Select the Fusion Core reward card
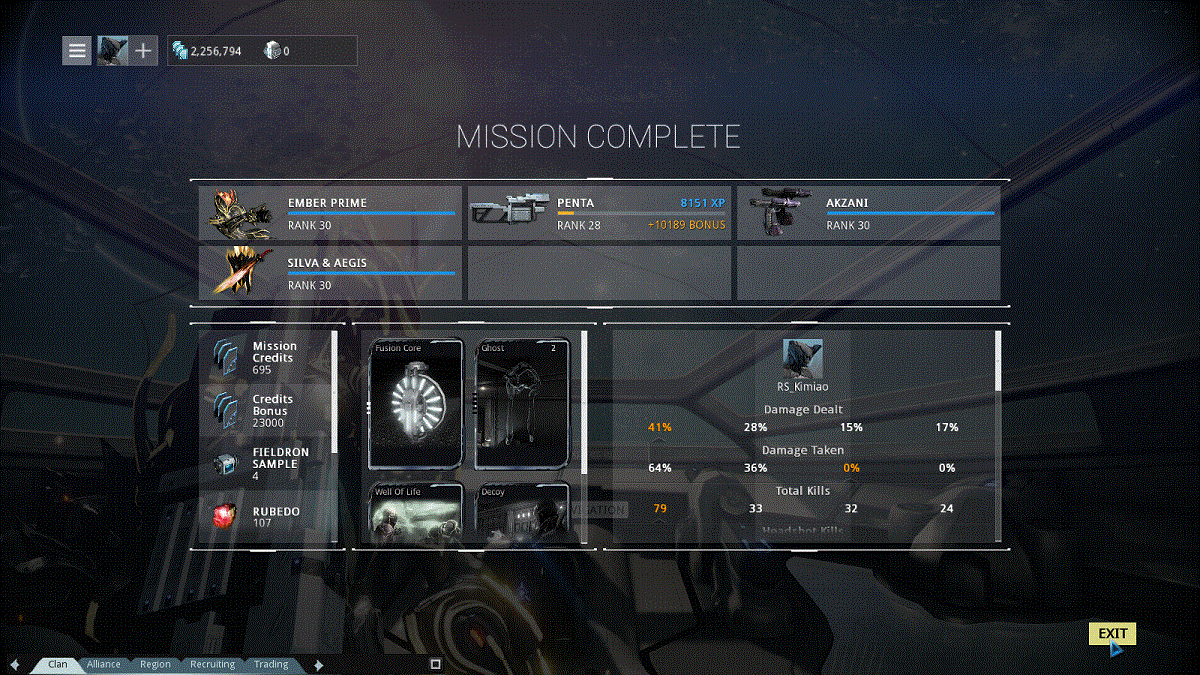This screenshot has height=675, width=1200. 417,404
